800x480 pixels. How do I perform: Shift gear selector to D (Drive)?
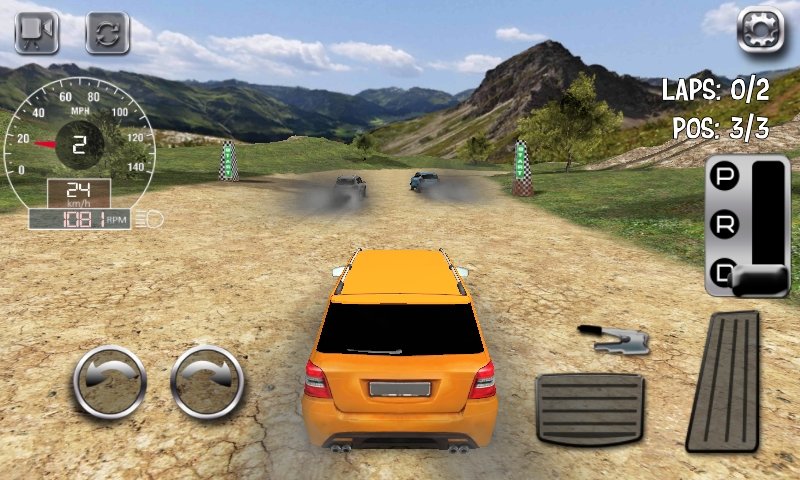tap(722, 271)
